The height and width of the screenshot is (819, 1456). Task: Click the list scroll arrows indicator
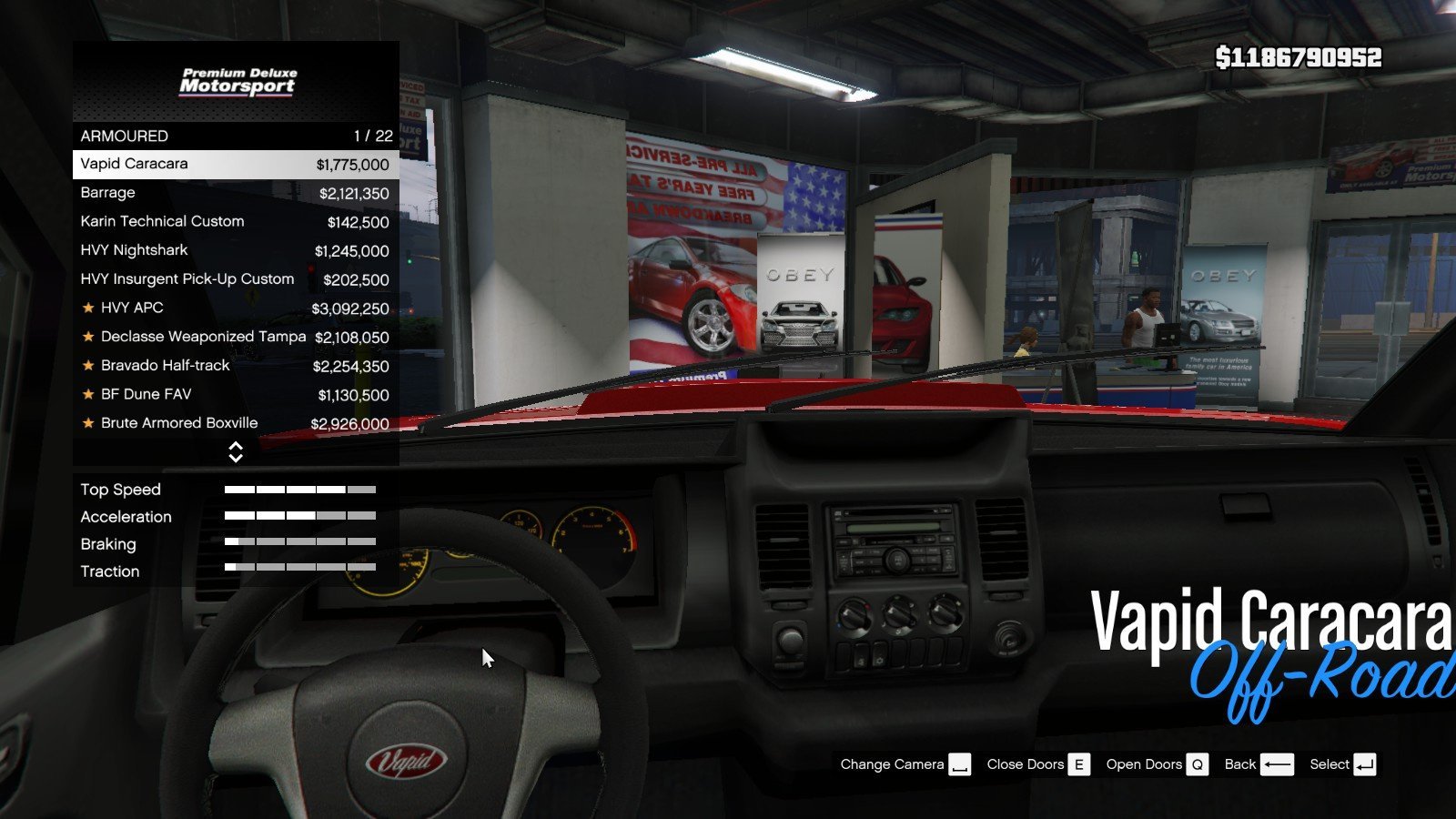pos(236,452)
